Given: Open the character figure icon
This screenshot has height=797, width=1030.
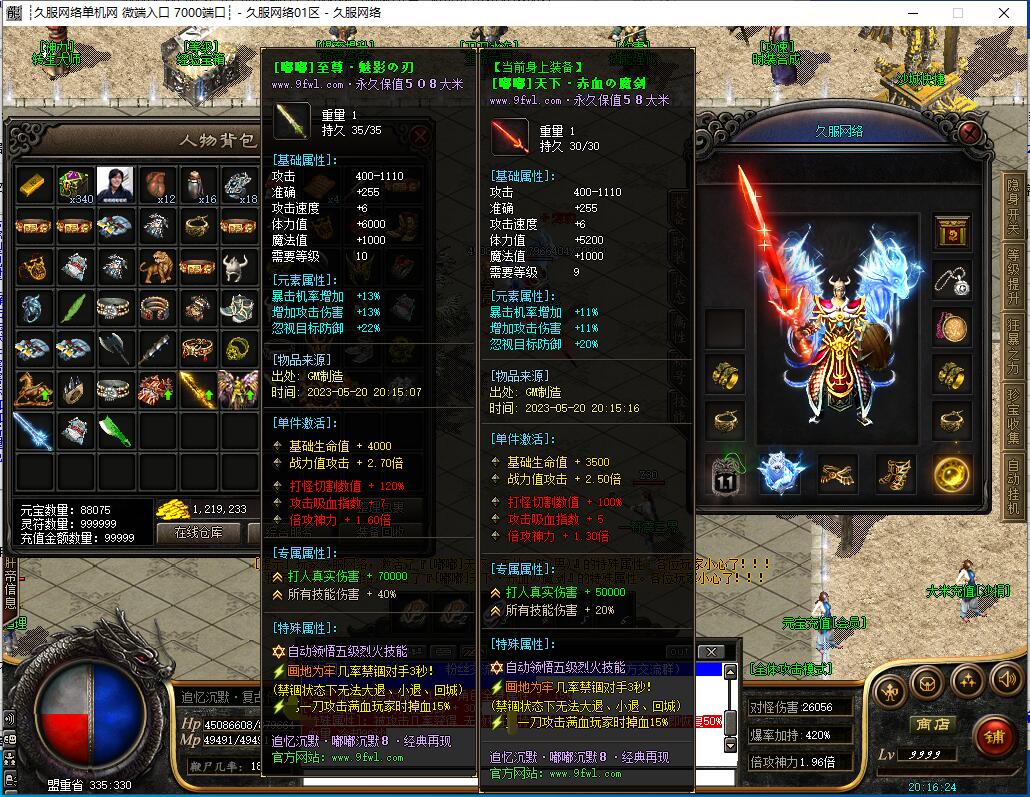Looking at the screenshot, I should (x=889, y=690).
